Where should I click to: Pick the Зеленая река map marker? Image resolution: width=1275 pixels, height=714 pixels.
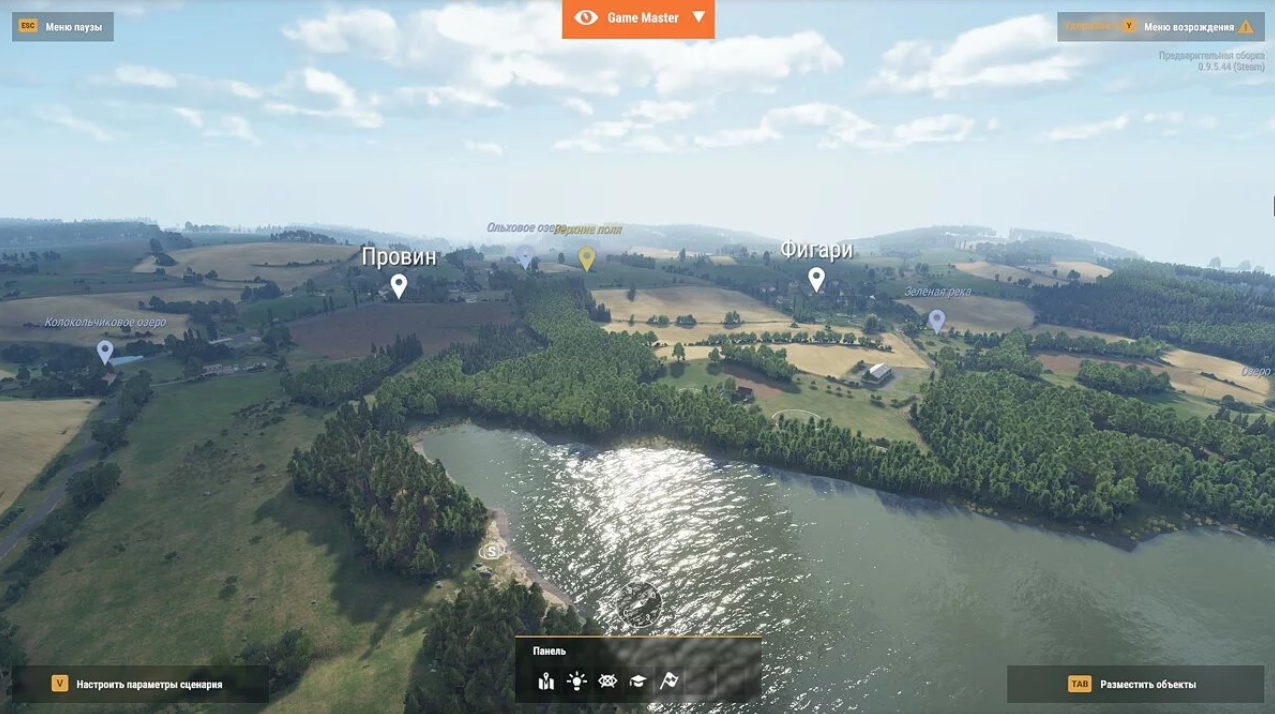(x=936, y=320)
